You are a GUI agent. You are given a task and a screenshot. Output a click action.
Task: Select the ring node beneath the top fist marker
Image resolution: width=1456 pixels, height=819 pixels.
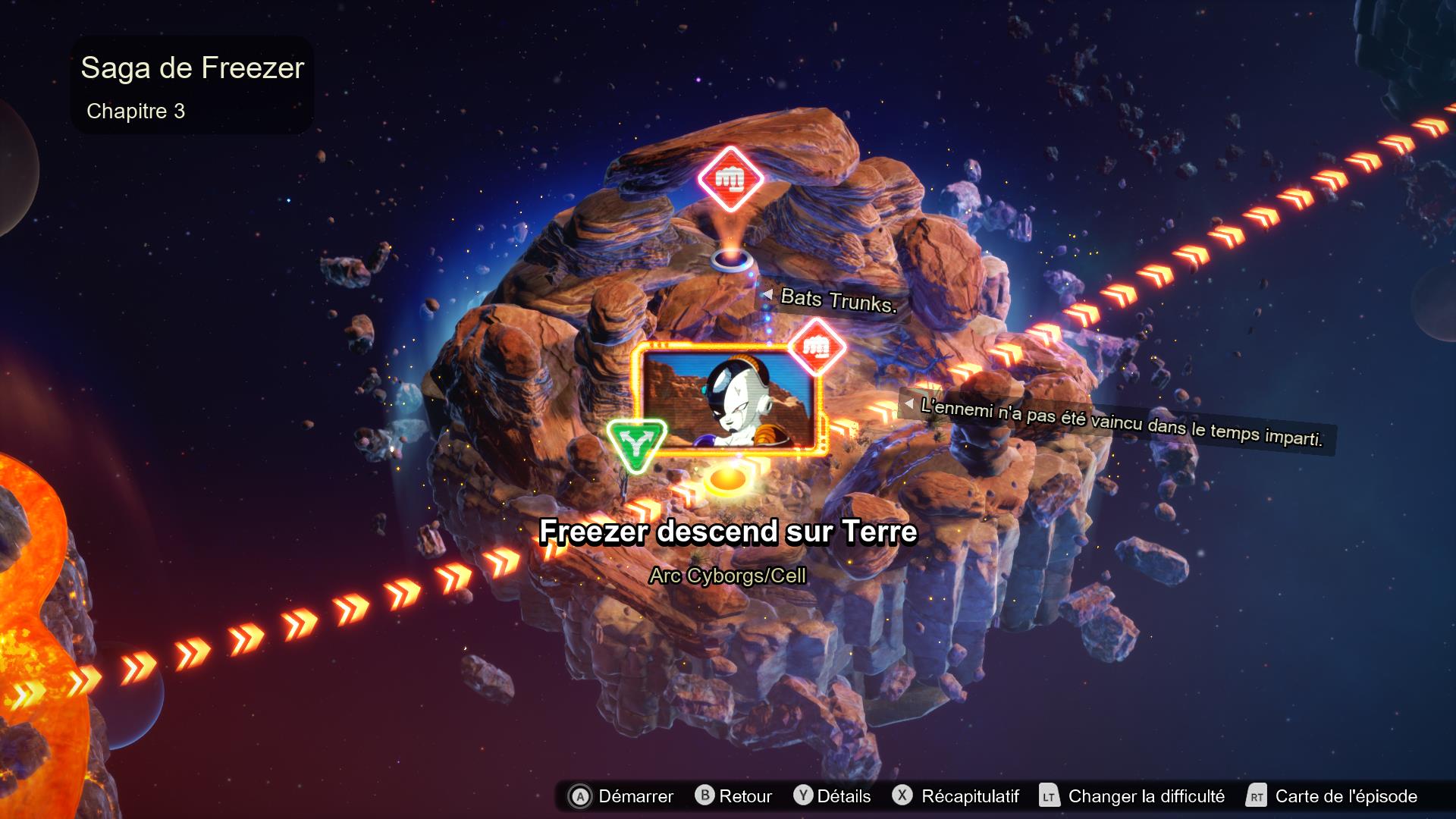pyautogui.click(x=732, y=259)
